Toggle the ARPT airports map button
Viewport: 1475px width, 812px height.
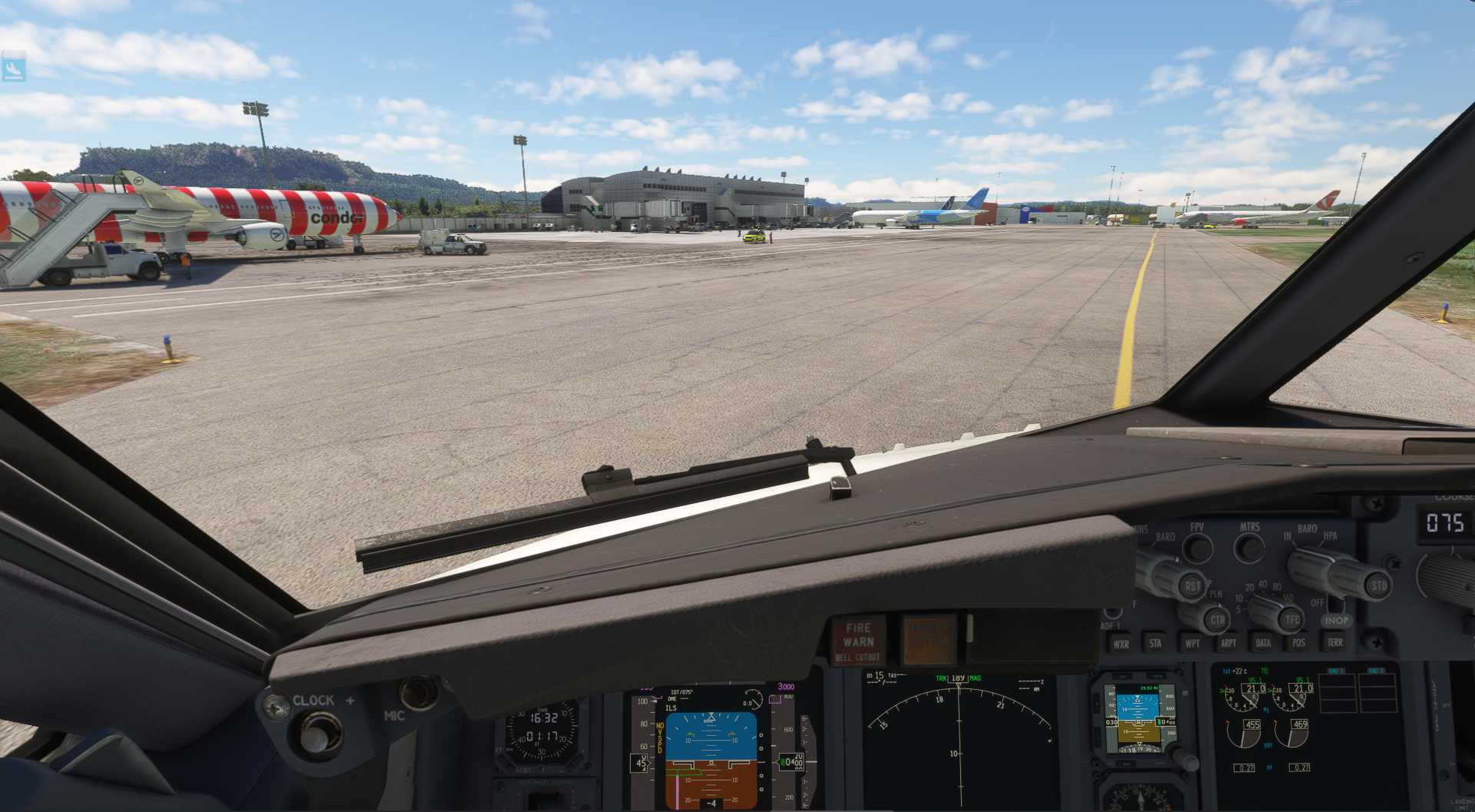coord(1228,643)
